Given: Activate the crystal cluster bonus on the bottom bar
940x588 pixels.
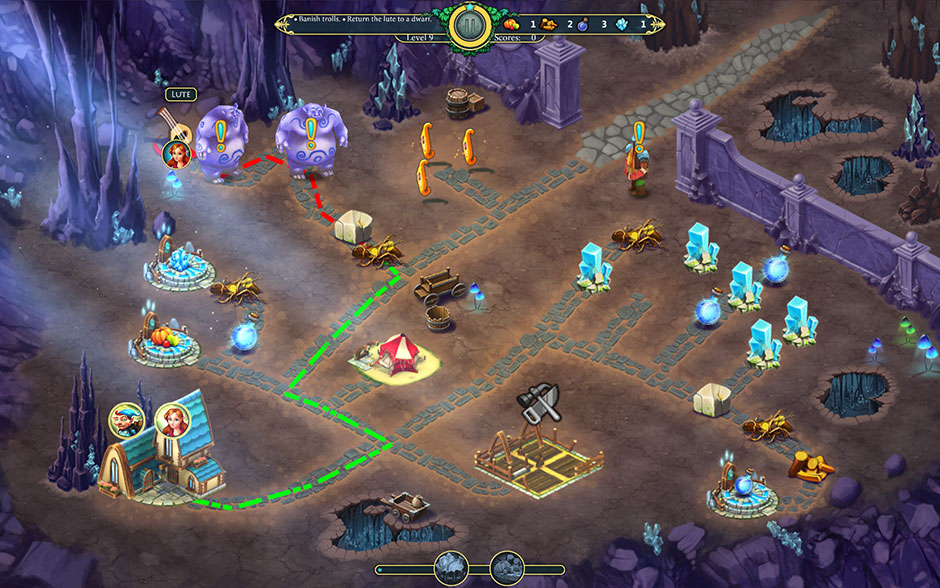Looking at the screenshot, I should [x=451, y=570].
